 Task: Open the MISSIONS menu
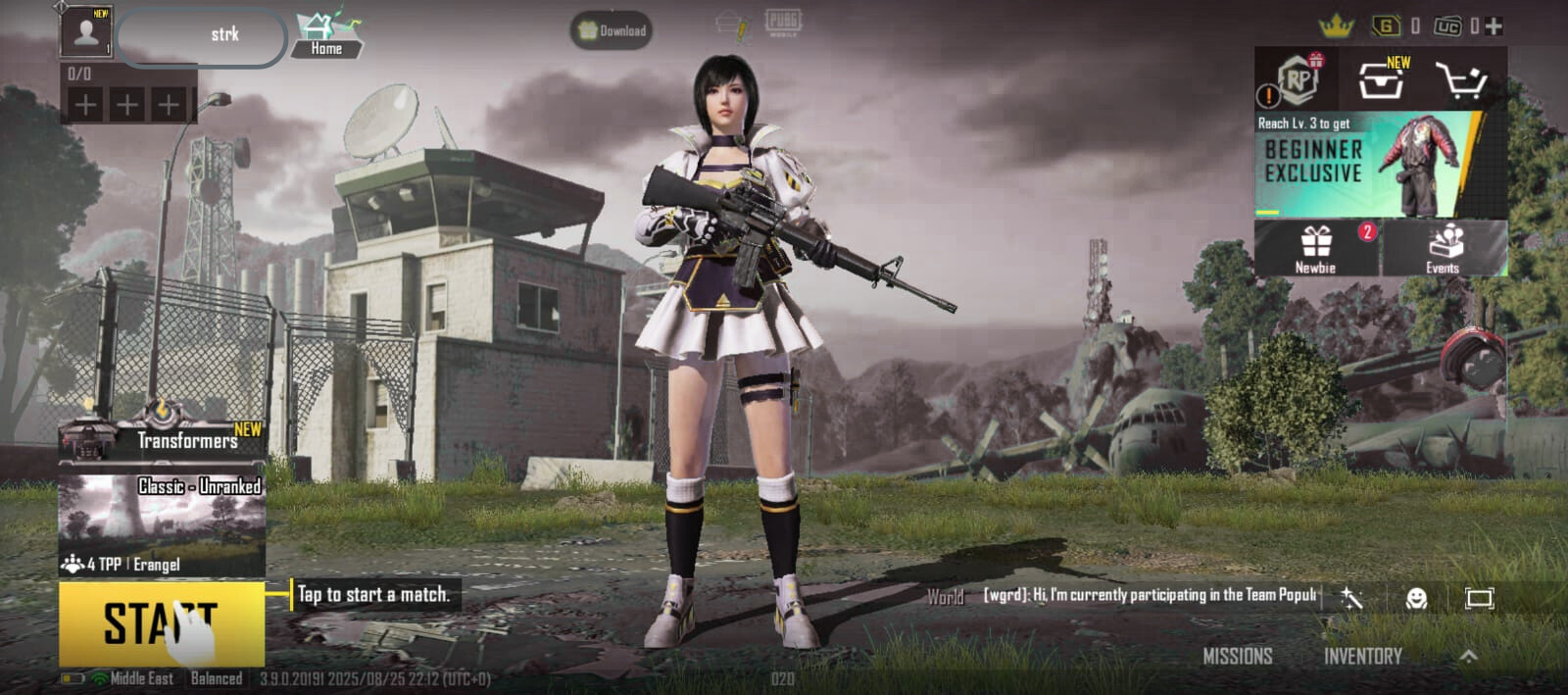1237,656
